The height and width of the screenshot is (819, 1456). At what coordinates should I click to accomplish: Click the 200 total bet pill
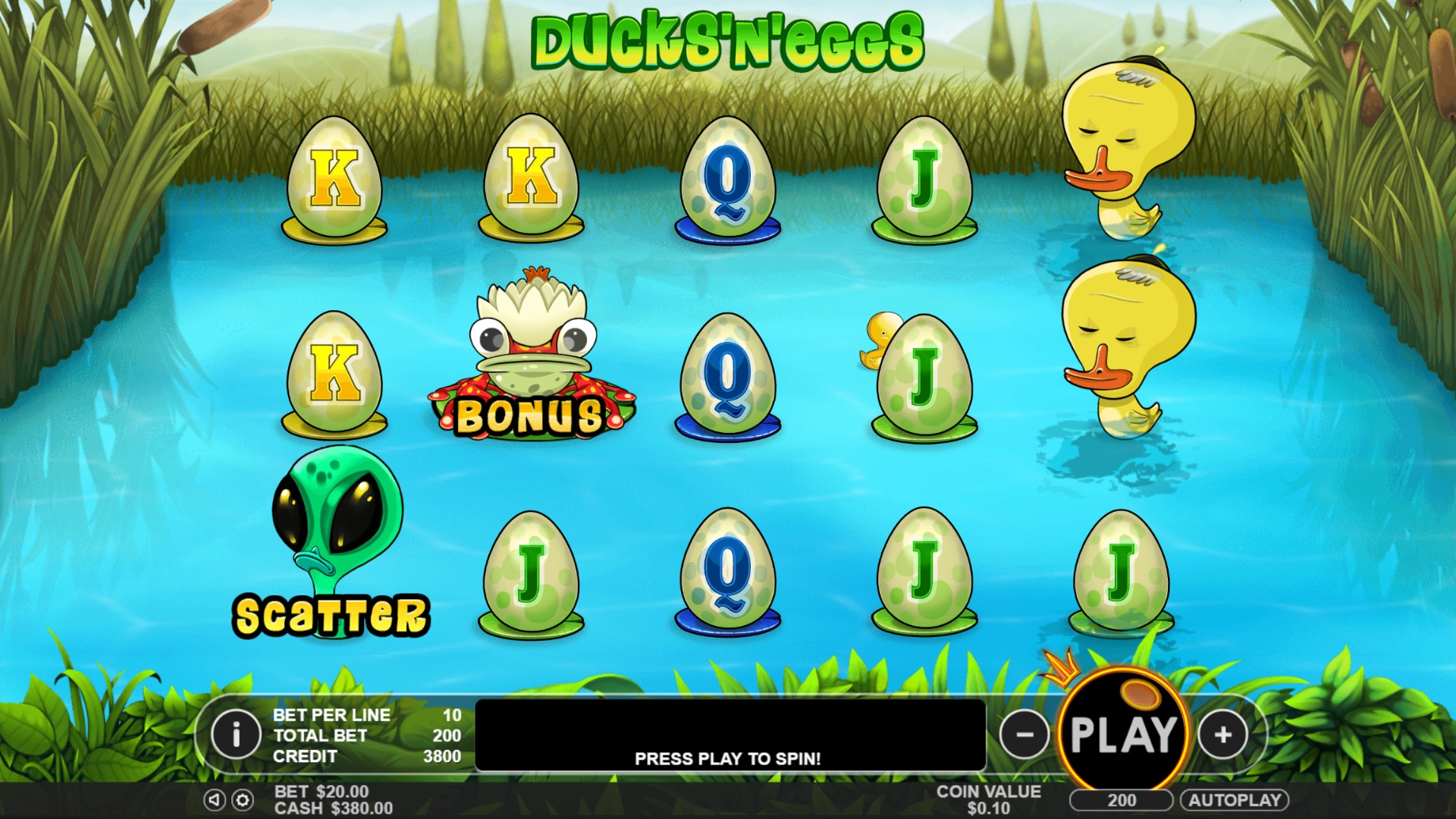pyautogui.click(x=1121, y=800)
